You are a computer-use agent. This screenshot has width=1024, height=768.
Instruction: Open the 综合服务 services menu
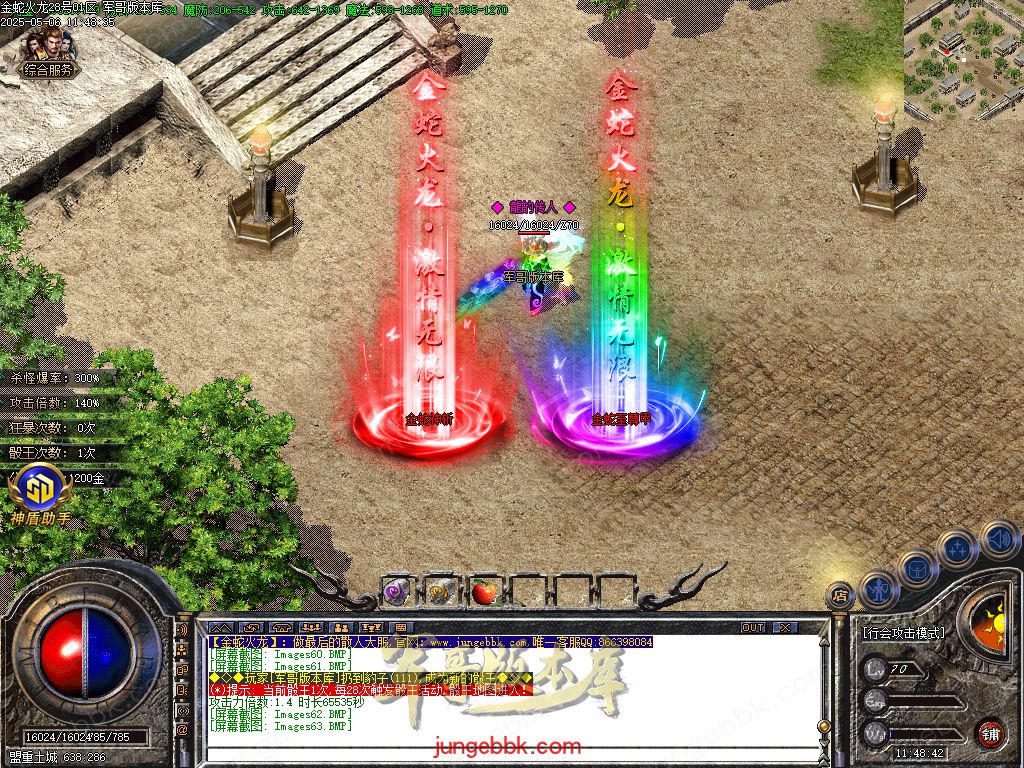coord(49,70)
